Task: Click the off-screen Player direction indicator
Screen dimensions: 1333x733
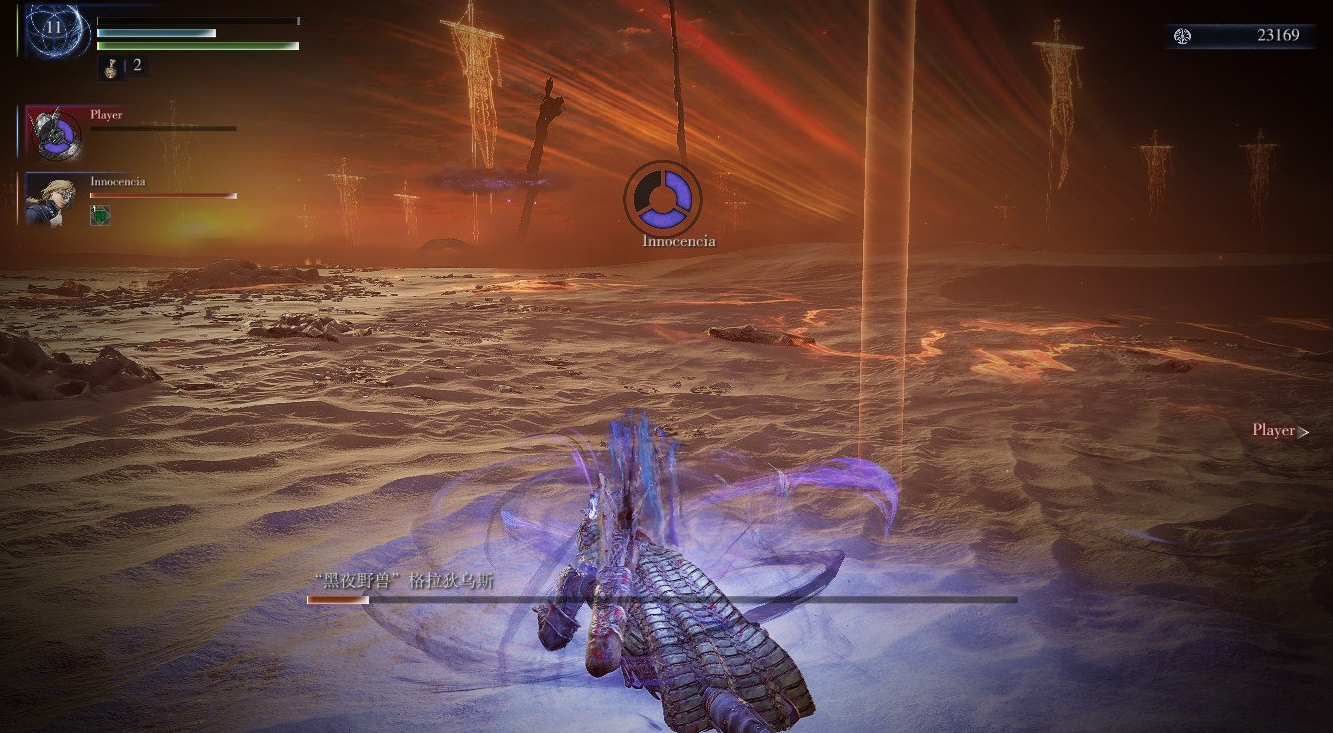Action: (x=1280, y=431)
